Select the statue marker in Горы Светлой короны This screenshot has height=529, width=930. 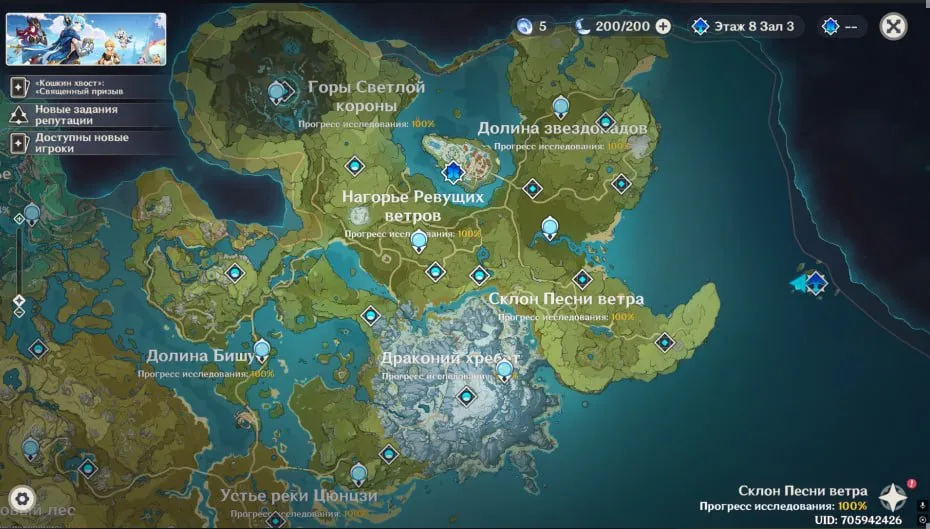click(x=278, y=93)
